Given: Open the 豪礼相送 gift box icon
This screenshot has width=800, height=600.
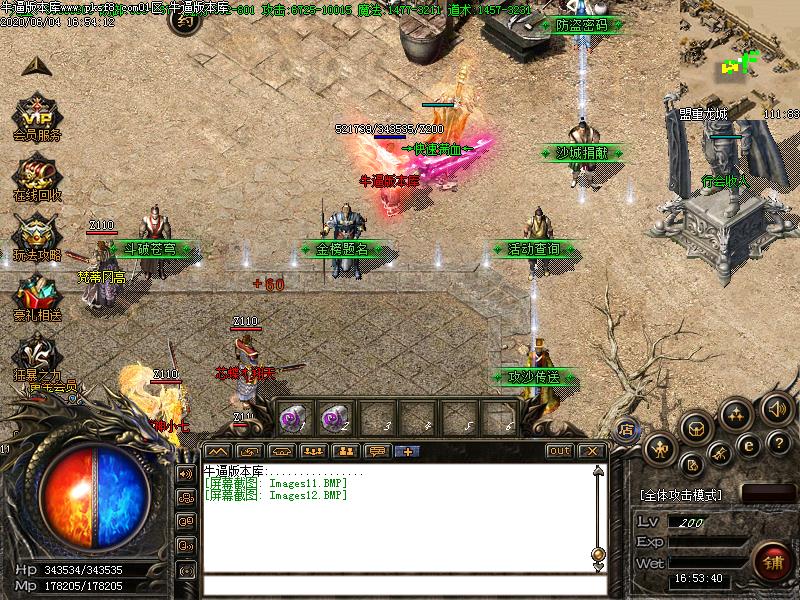Looking at the screenshot, I should coord(36,292).
